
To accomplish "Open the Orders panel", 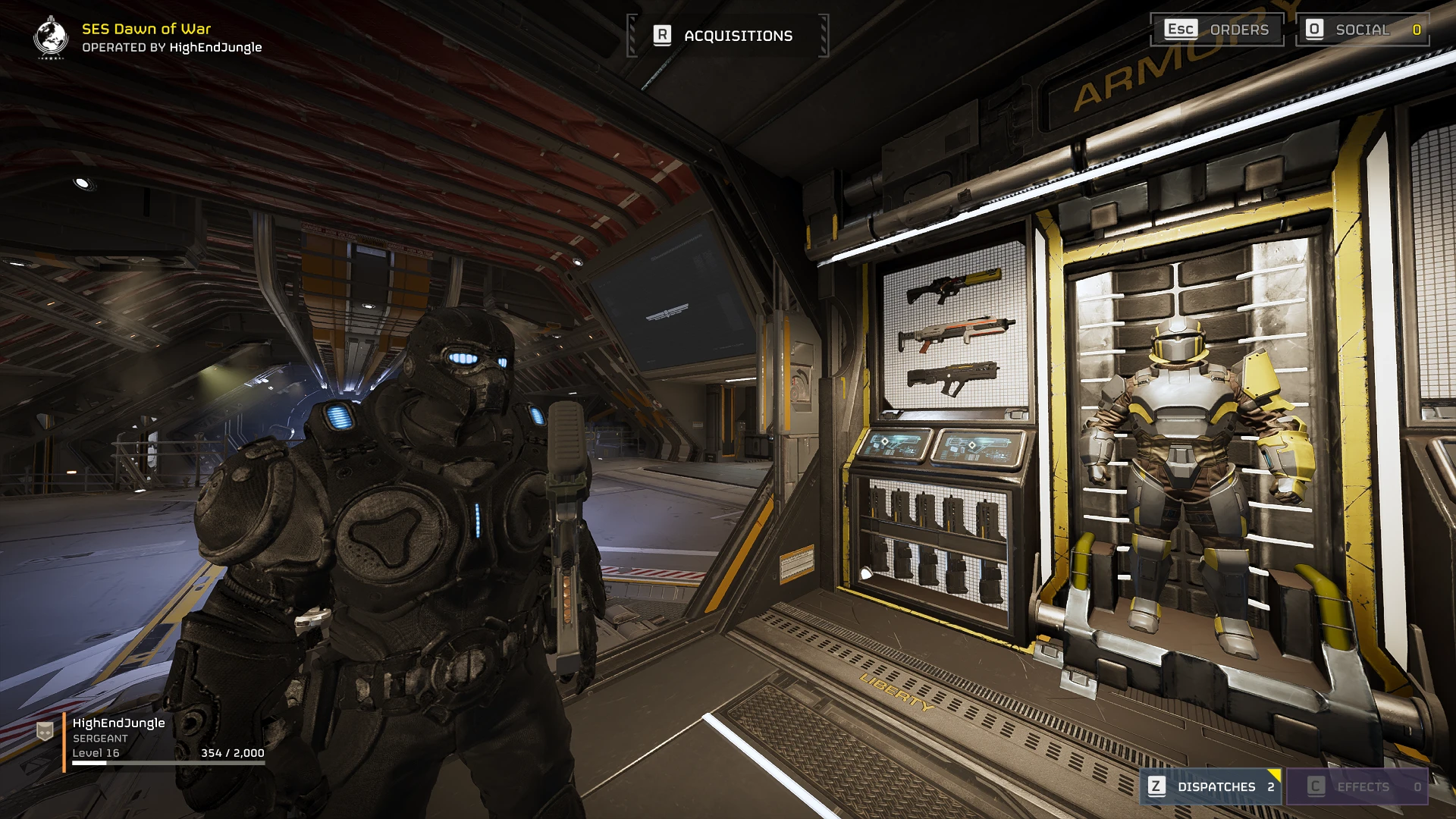I will coord(1217,30).
